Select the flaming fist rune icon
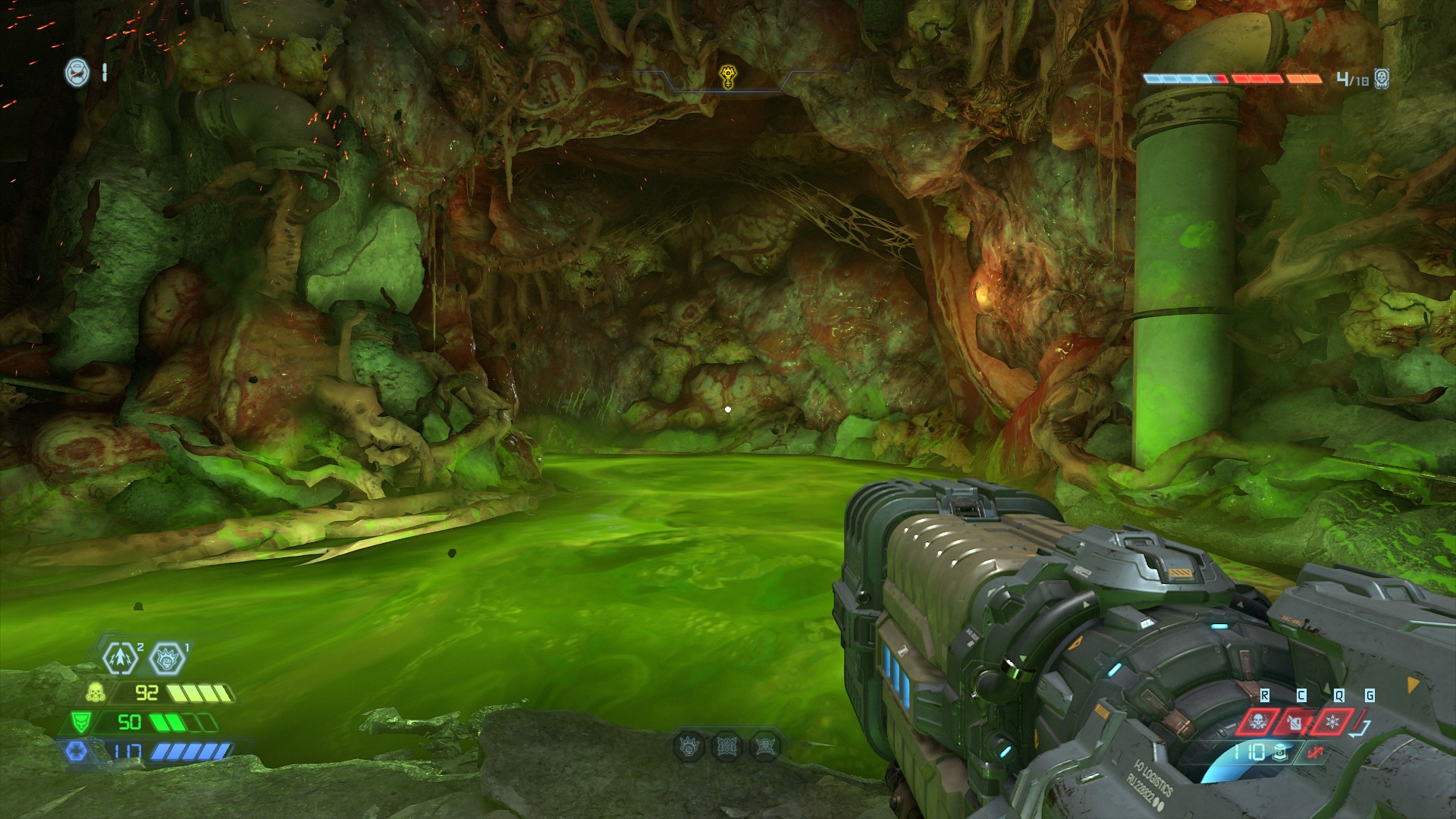The height and width of the screenshot is (819, 1456). point(167,660)
